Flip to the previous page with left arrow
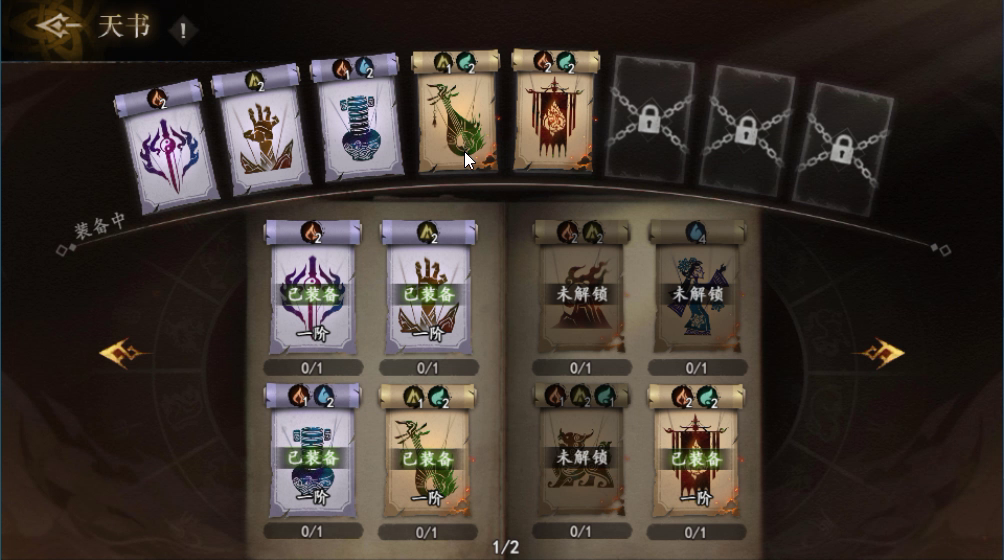The height and width of the screenshot is (560, 1004). [124, 353]
